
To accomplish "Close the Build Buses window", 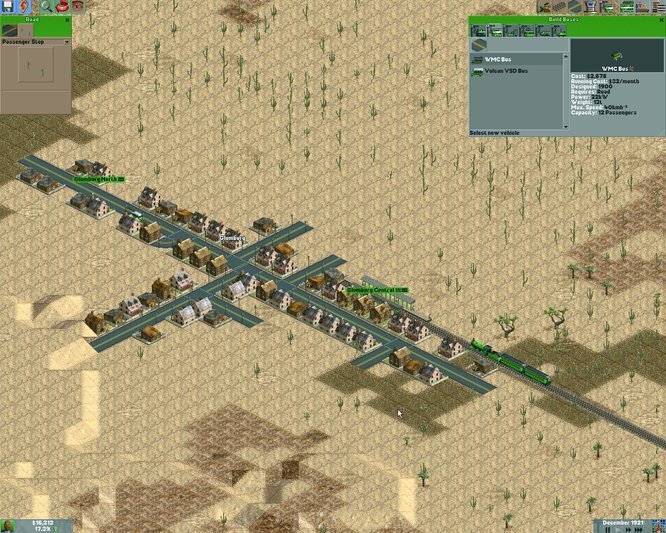I will [x=659, y=20].
